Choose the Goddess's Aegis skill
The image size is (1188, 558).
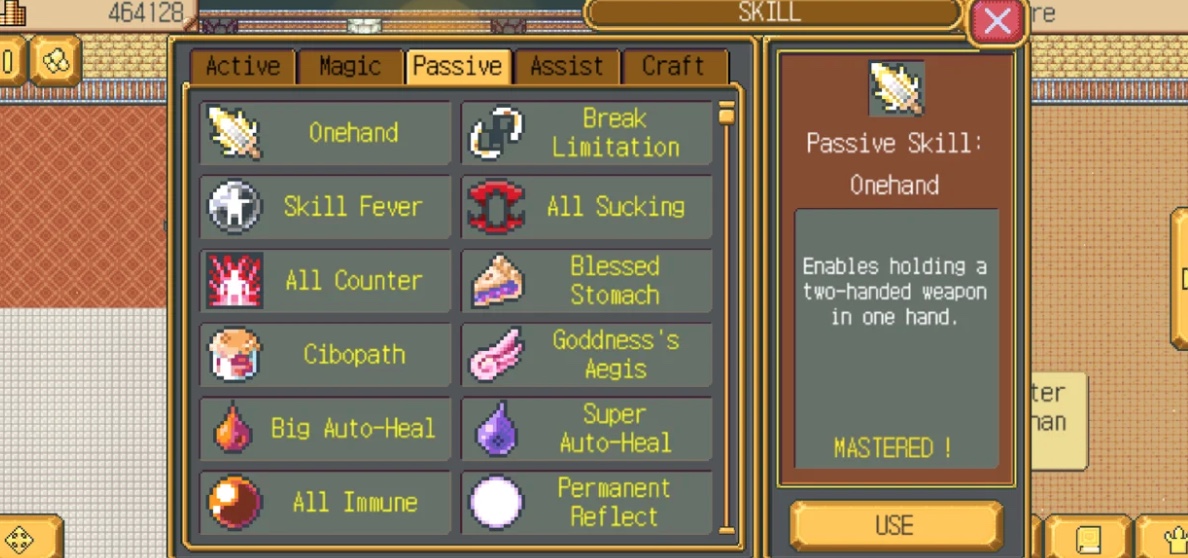pyautogui.click(x=587, y=355)
